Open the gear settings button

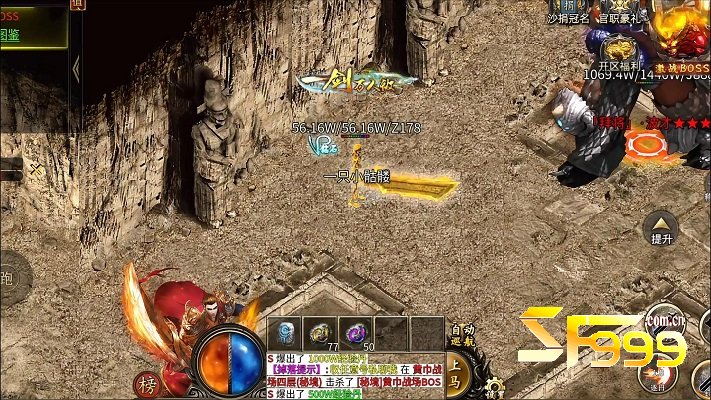494,385
